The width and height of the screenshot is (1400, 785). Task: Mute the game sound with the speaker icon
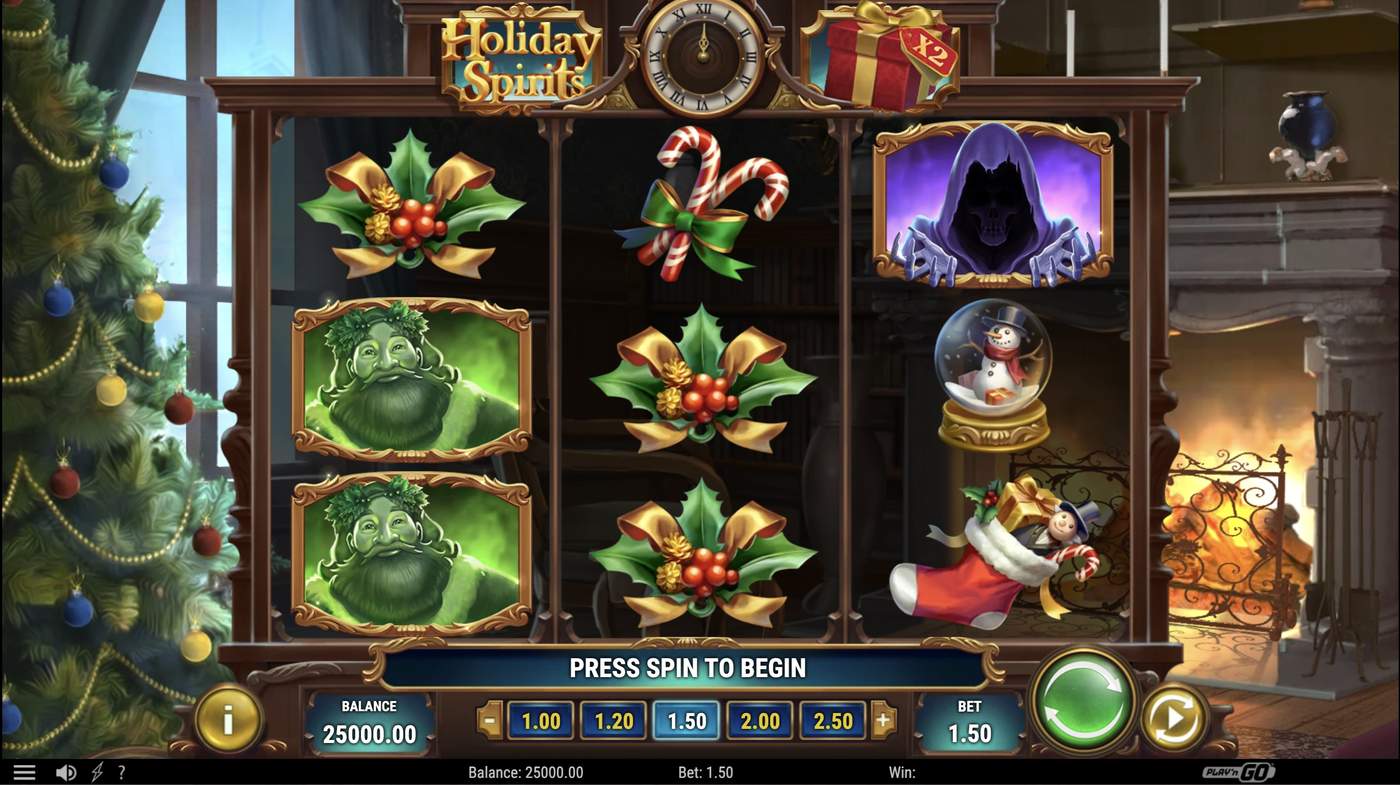65,771
